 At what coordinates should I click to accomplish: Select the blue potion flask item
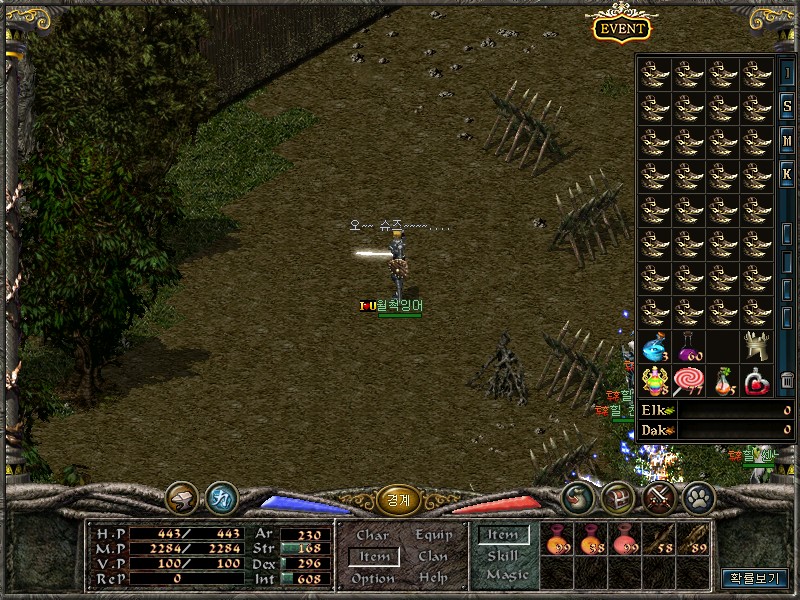655,347
